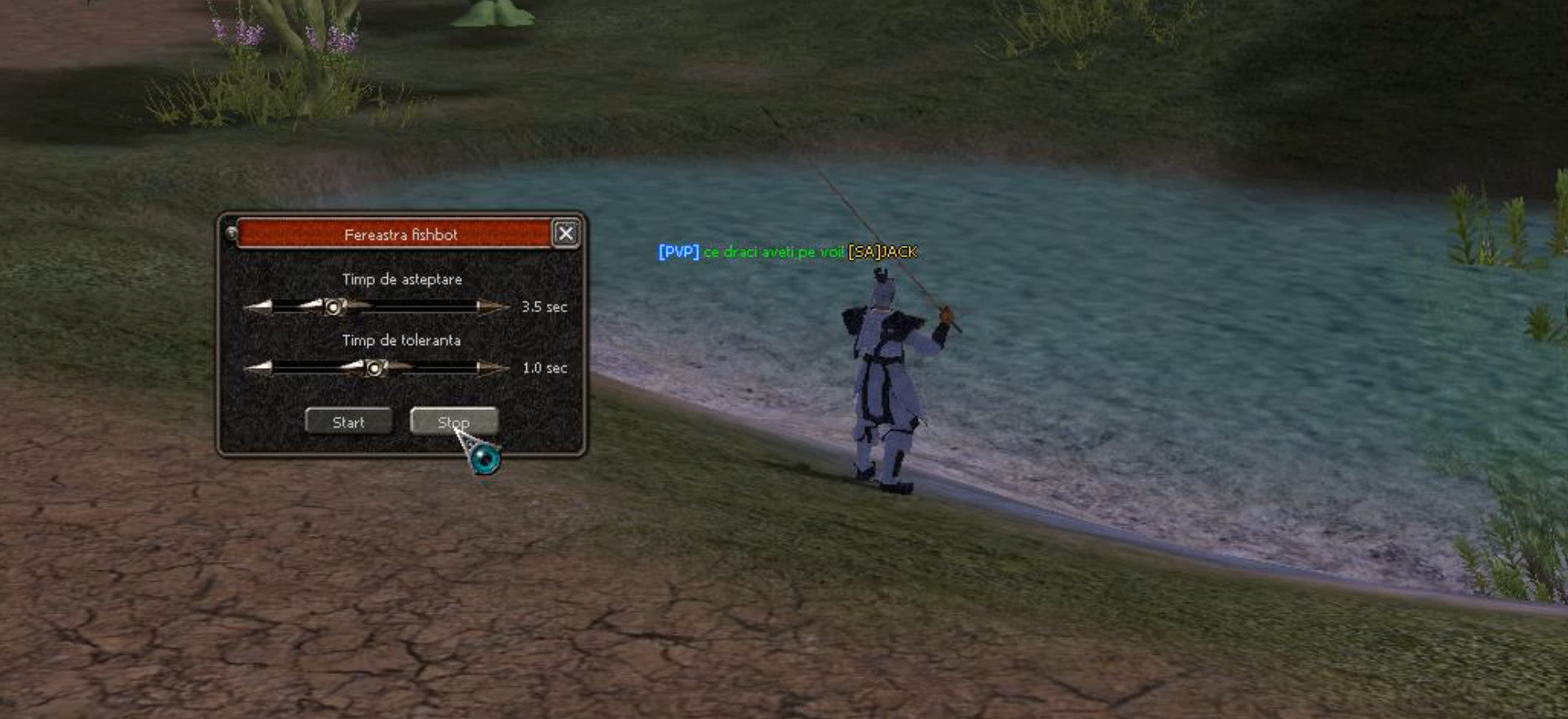Click the Timp de asteptare slider handle
Viewport: 1568px width, 719px height.
pos(334,307)
